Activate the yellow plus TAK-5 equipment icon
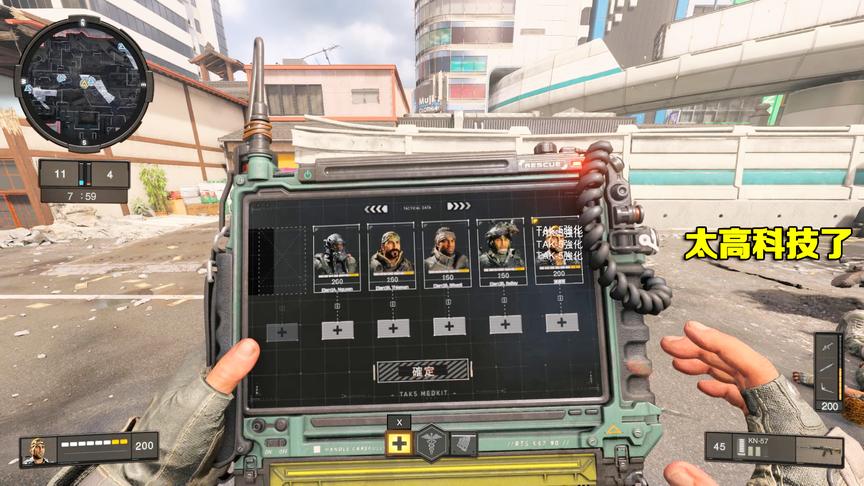 point(399,444)
